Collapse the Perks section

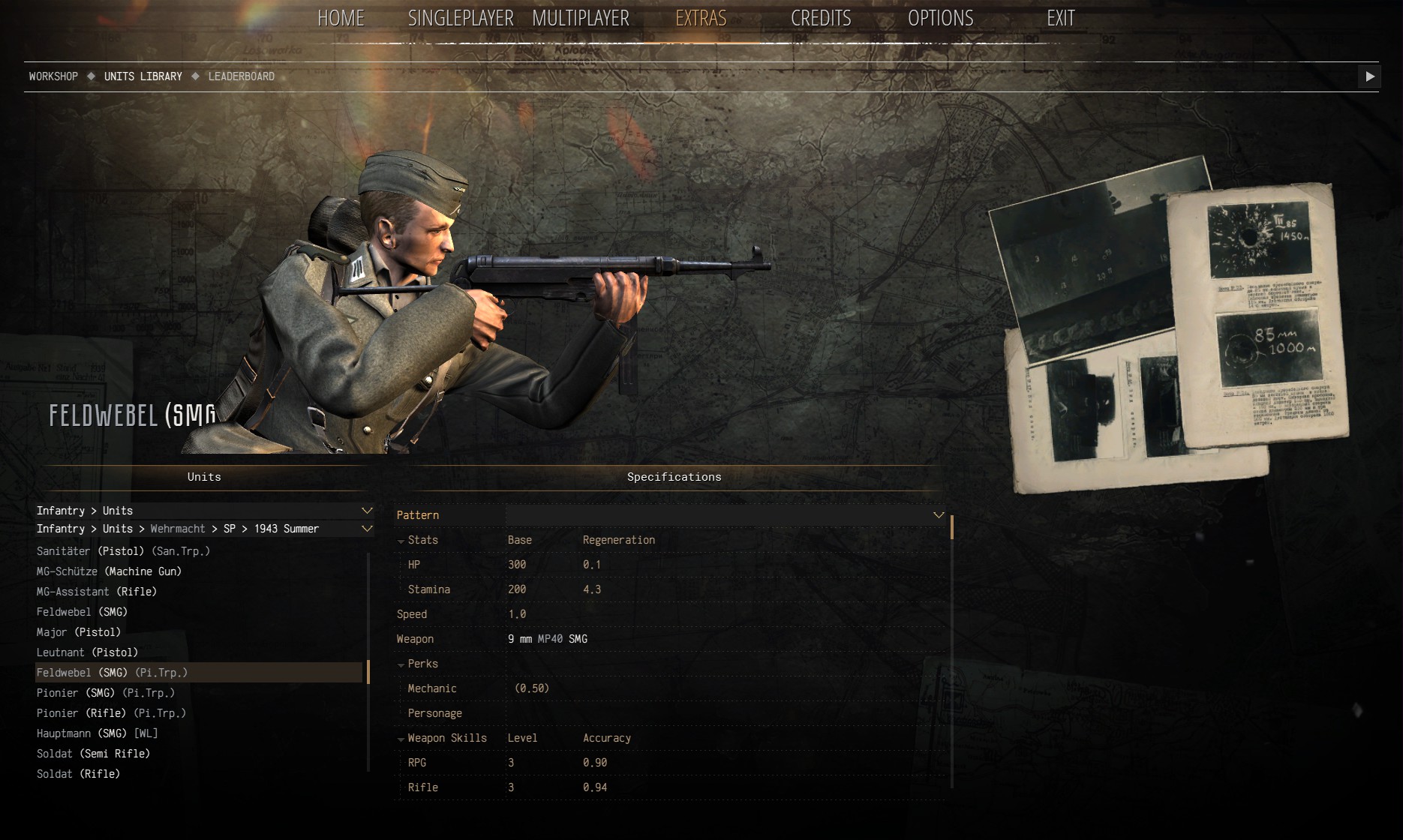pyautogui.click(x=401, y=664)
